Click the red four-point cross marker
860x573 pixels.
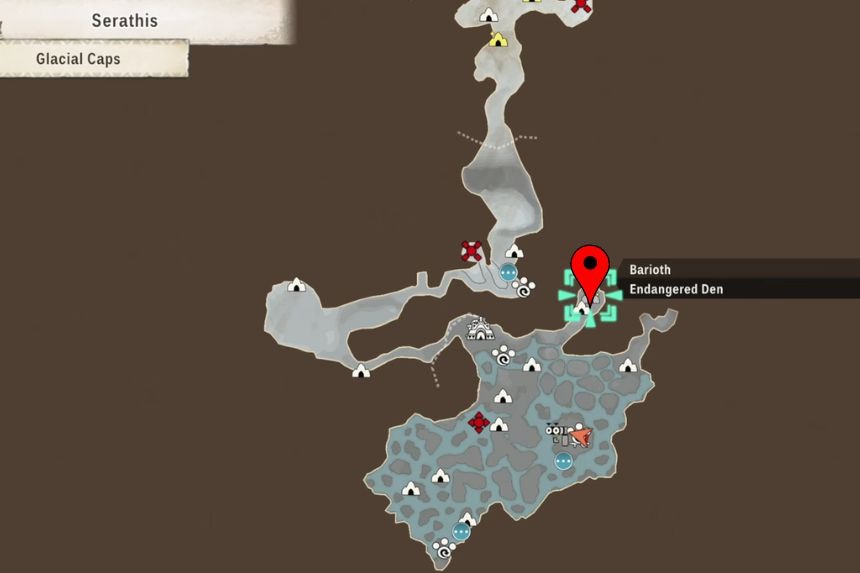click(x=478, y=422)
